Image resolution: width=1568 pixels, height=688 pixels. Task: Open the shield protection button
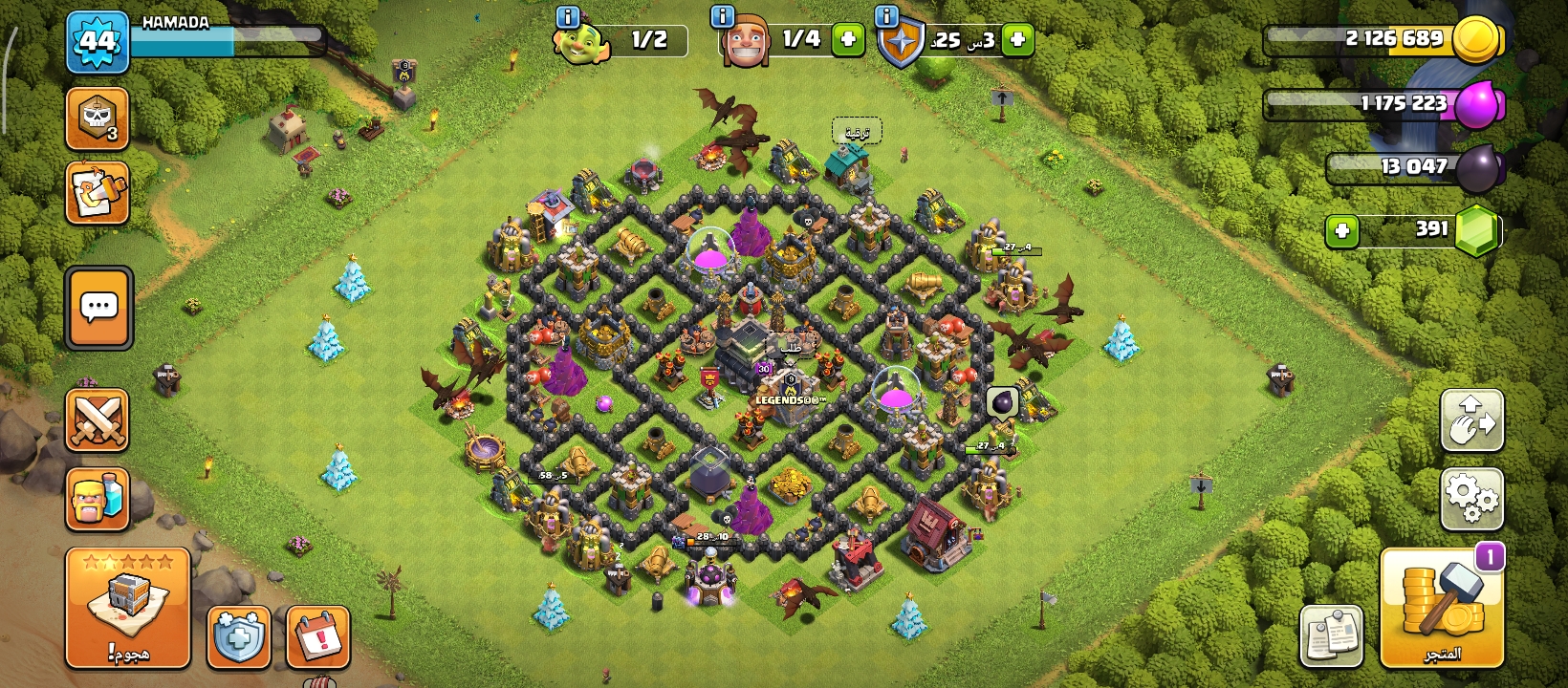coord(238,636)
